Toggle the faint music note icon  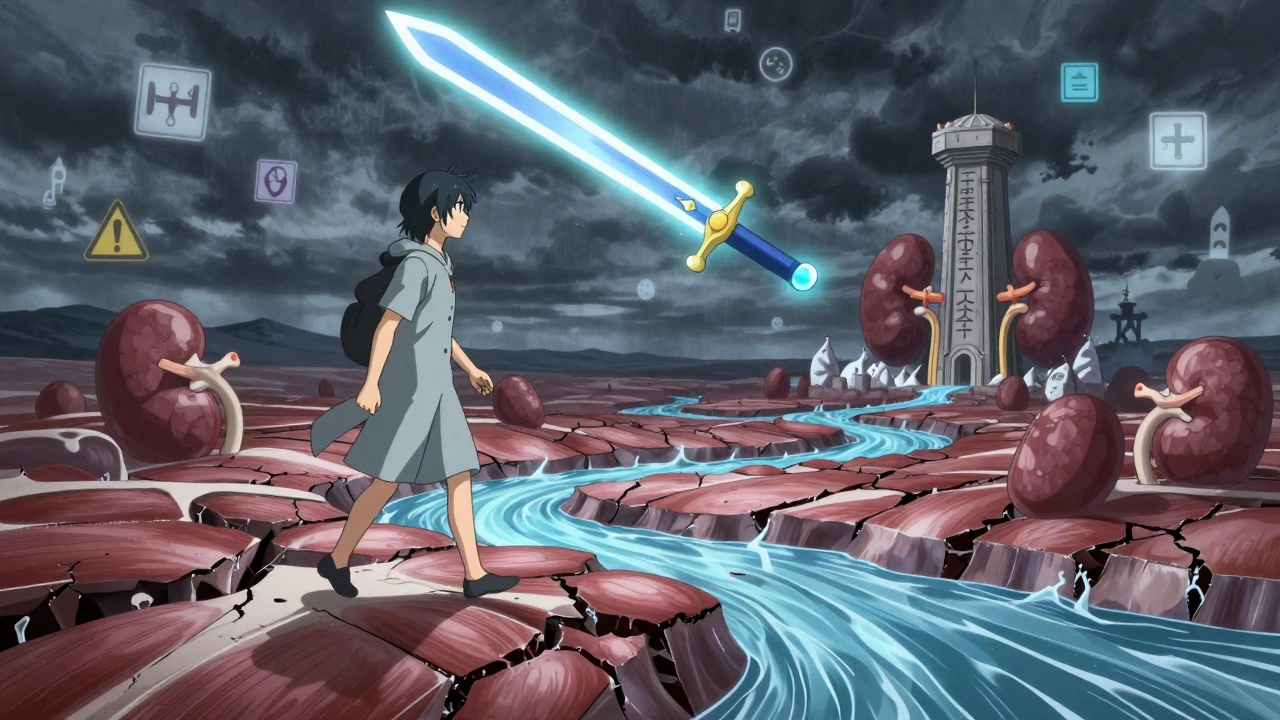click(x=54, y=183)
